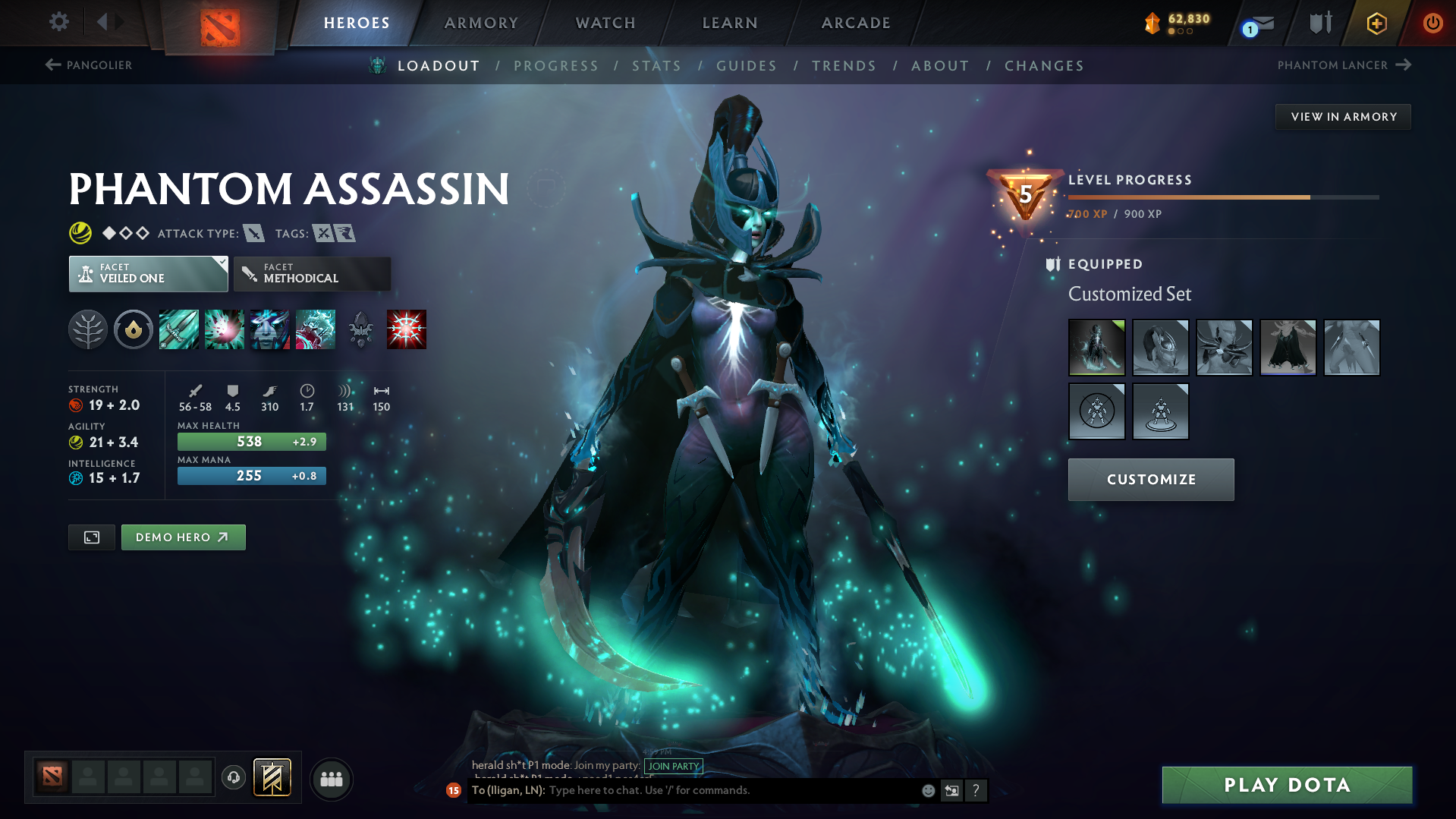Open the ARCADE menu tab
1456x819 pixels.
855,23
